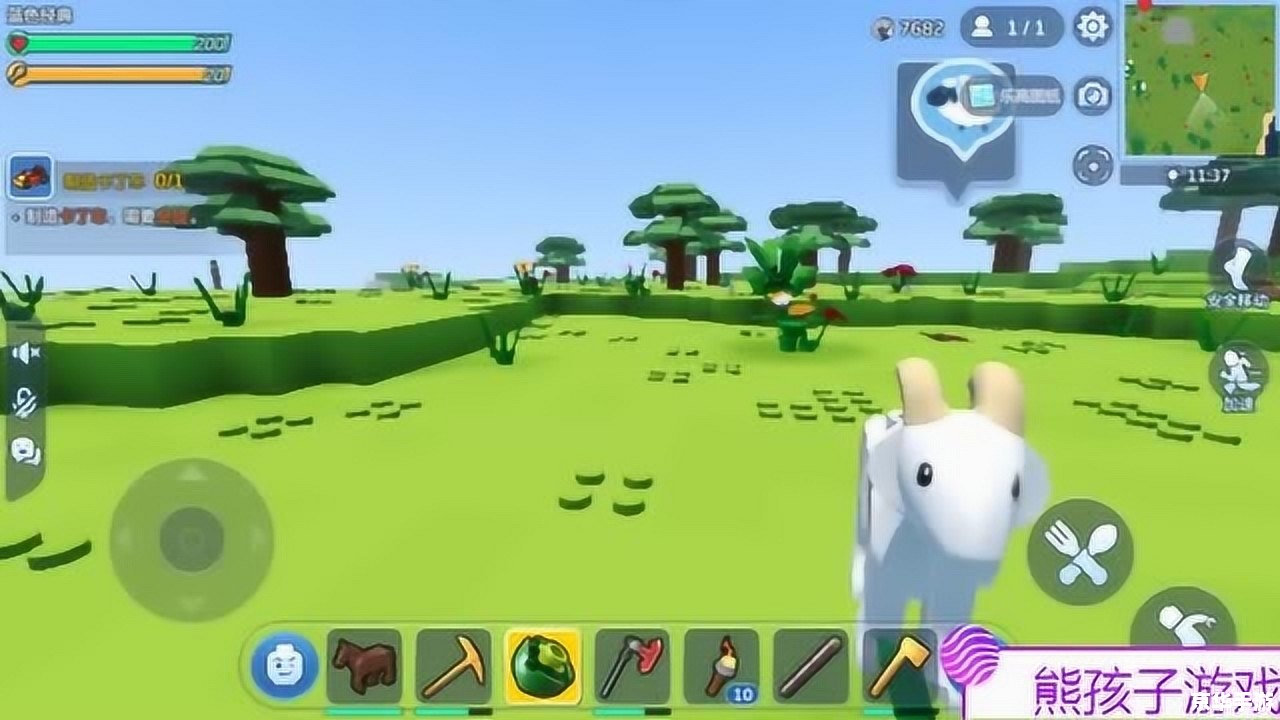Image resolution: width=1280 pixels, height=720 pixels.
Task: Open the minifigure head character menu
Action: pyautogui.click(x=284, y=665)
